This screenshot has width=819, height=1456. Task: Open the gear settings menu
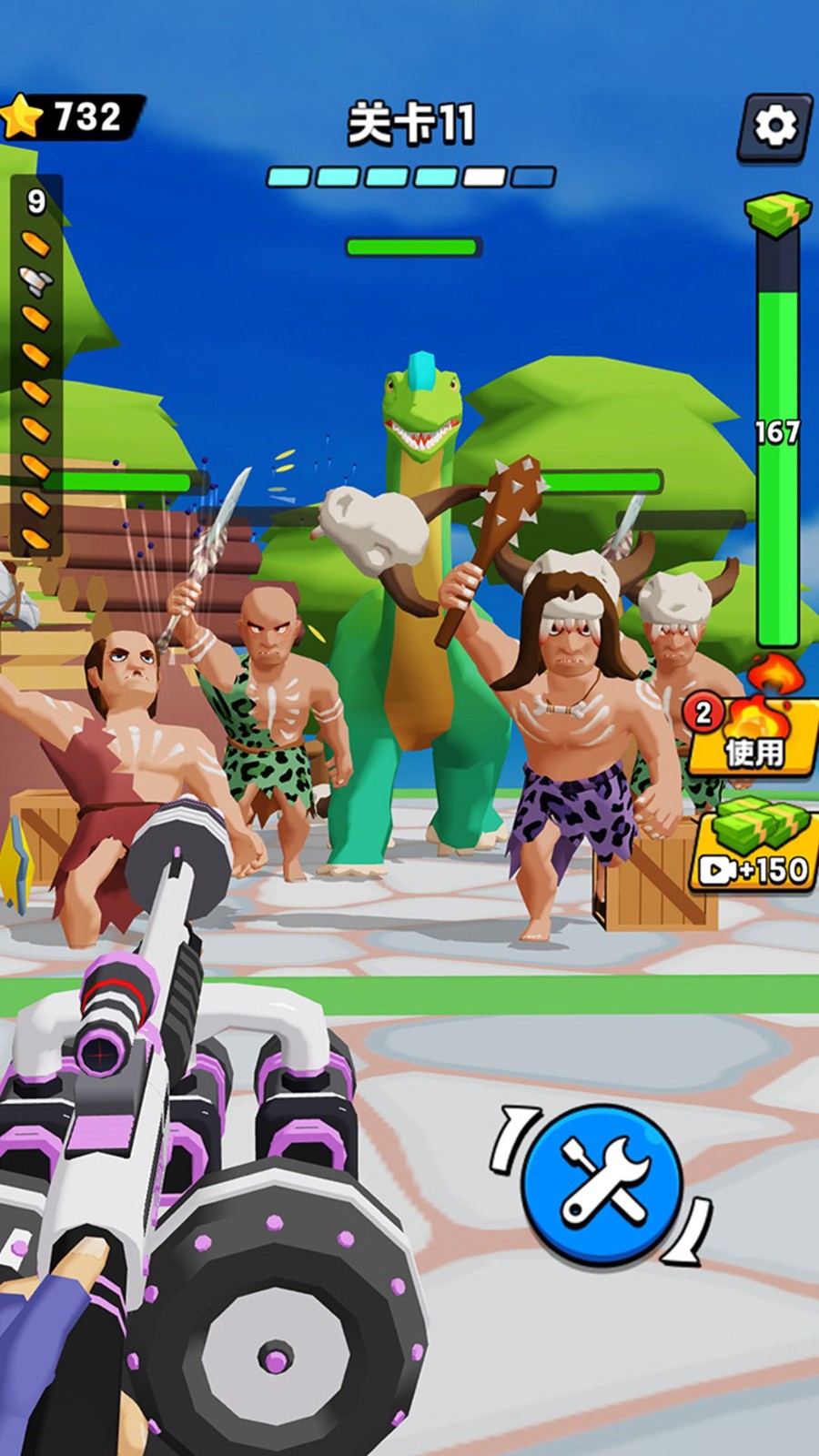pos(774,126)
